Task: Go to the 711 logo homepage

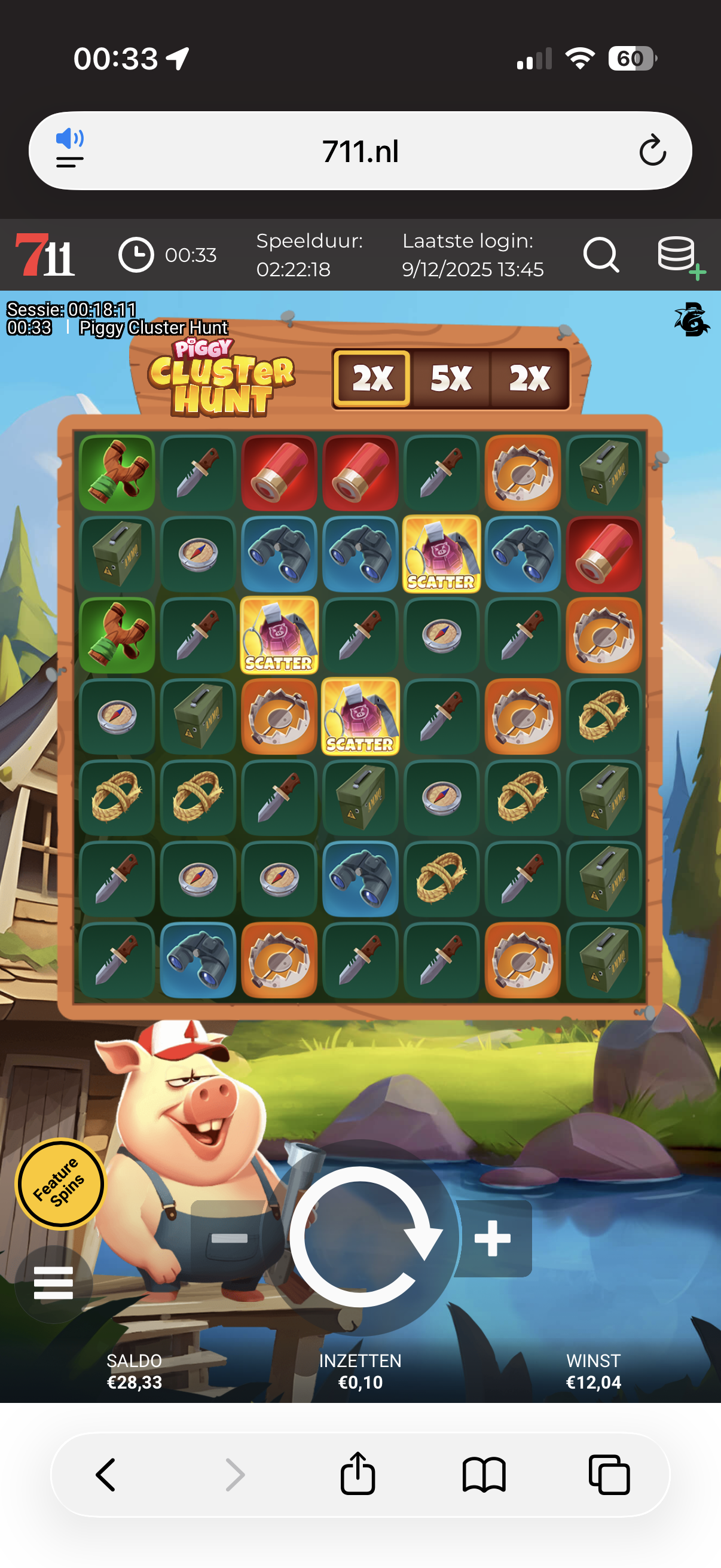Action: coord(44,255)
